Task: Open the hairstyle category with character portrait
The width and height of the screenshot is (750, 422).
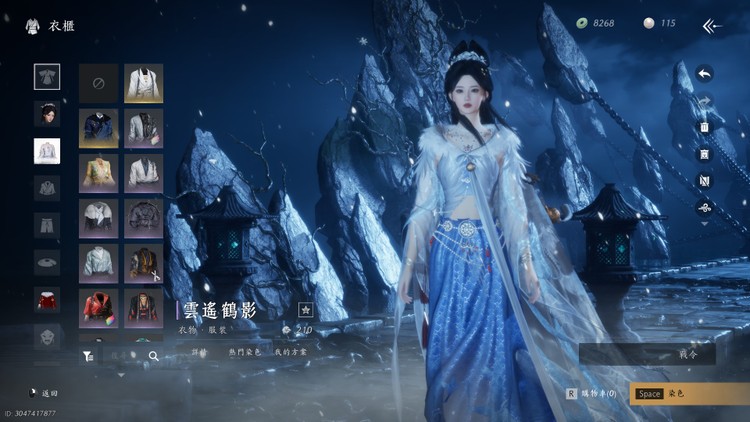Action: [x=47, y=114]
